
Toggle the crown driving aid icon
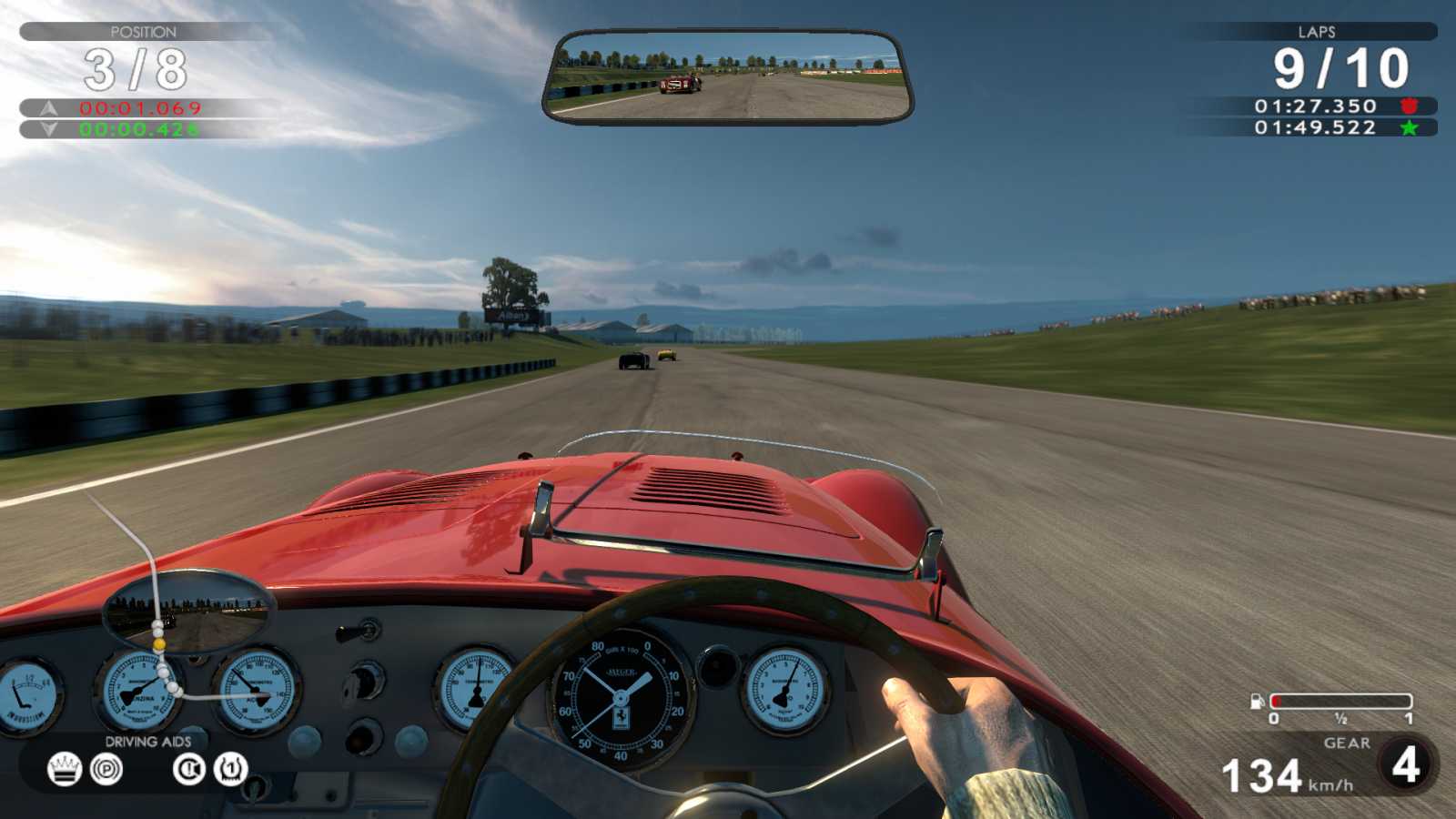pos(64,769)
